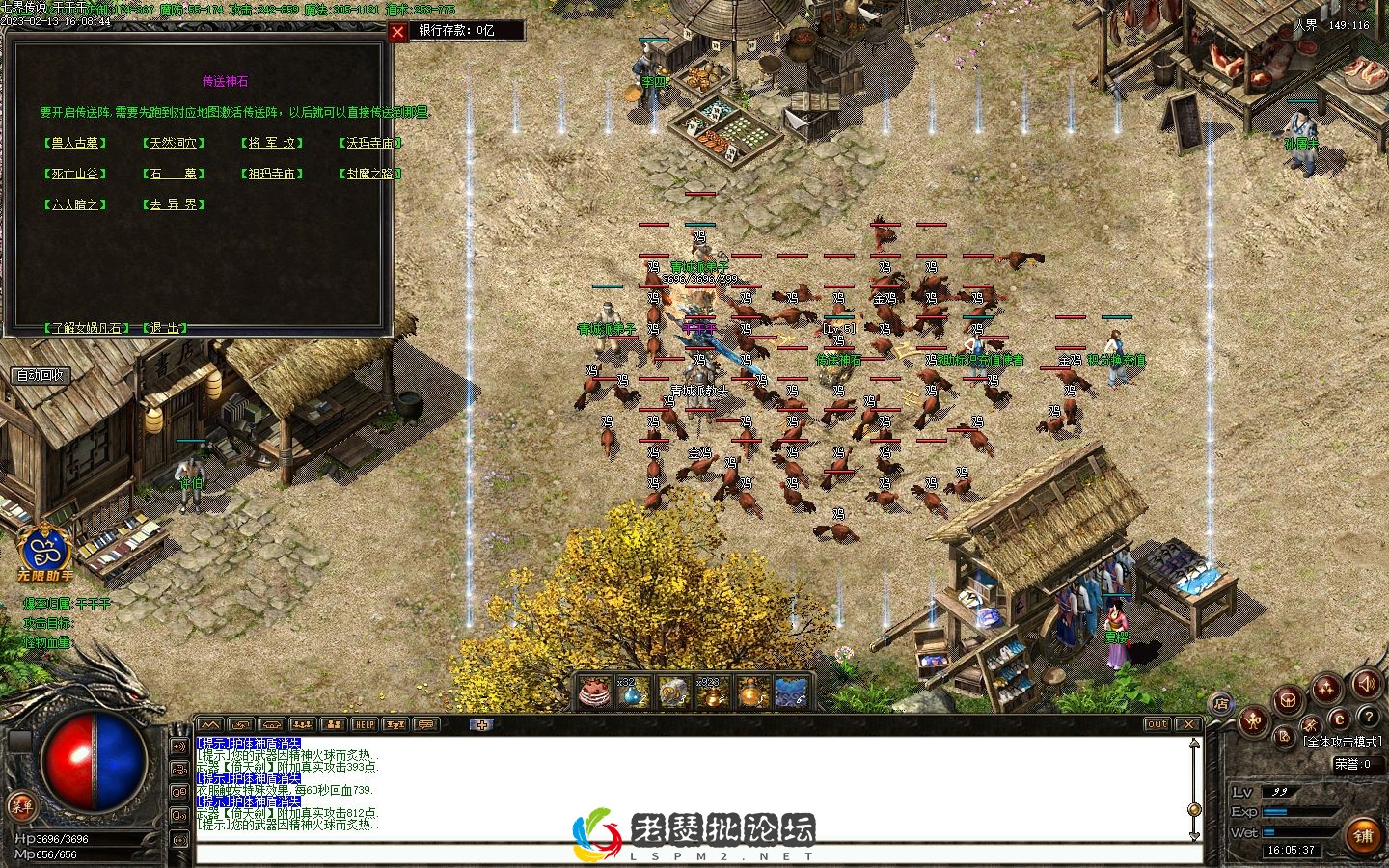Viewport: 1389px width, 868px height.
Task: Mute game sound with the speaker icon bottom right
Action: pyautogui.click(x=1366, y=685)
